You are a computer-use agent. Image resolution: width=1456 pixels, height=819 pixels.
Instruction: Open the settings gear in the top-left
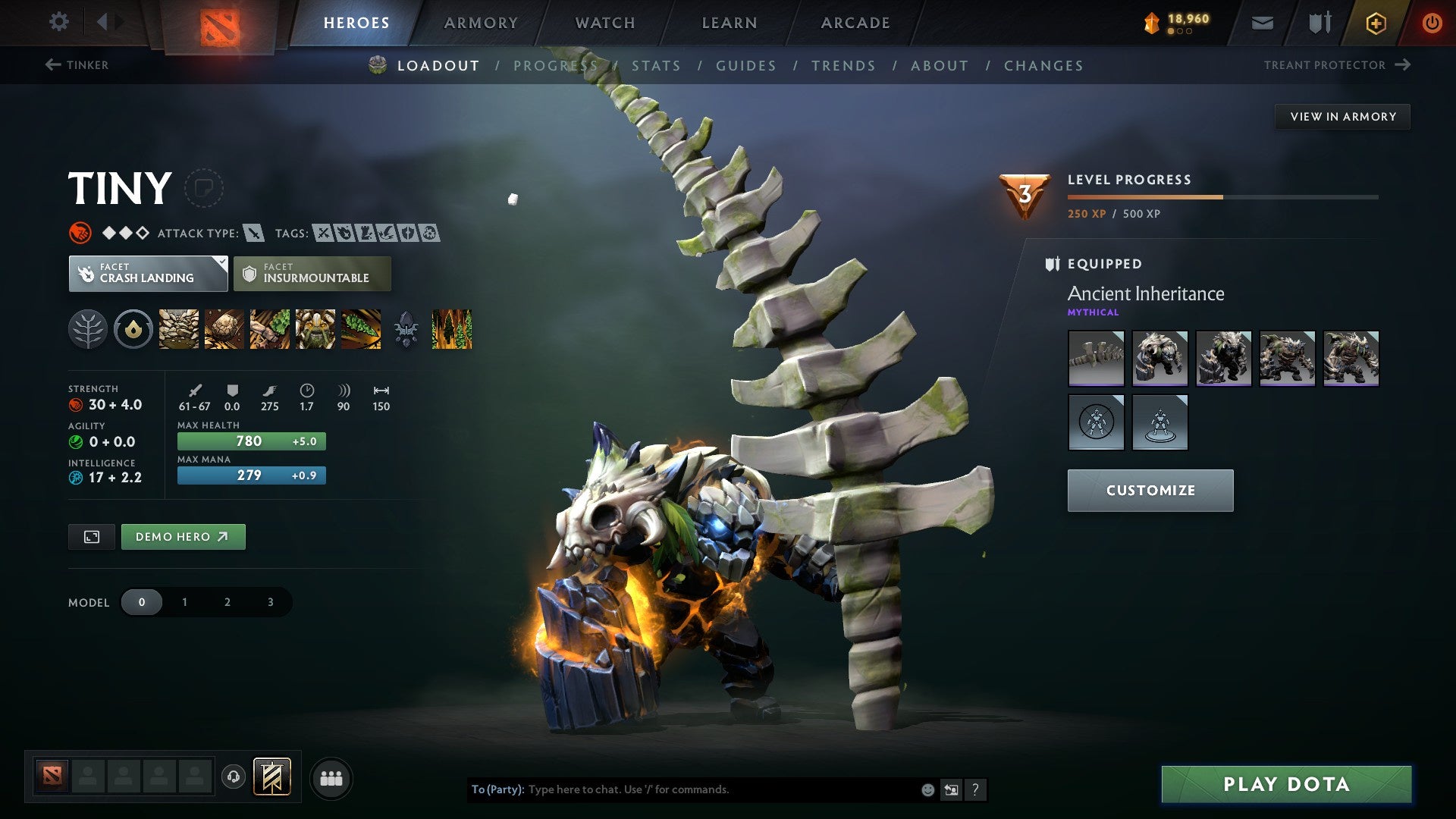pos(58,22)
